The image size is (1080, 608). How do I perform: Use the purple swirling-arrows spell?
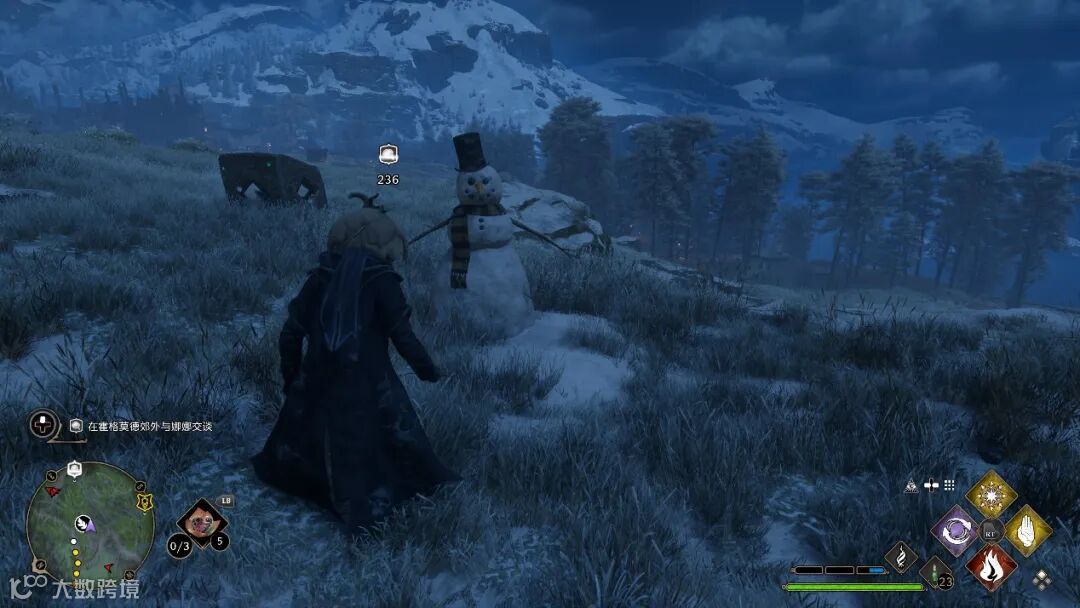(955, 530)
